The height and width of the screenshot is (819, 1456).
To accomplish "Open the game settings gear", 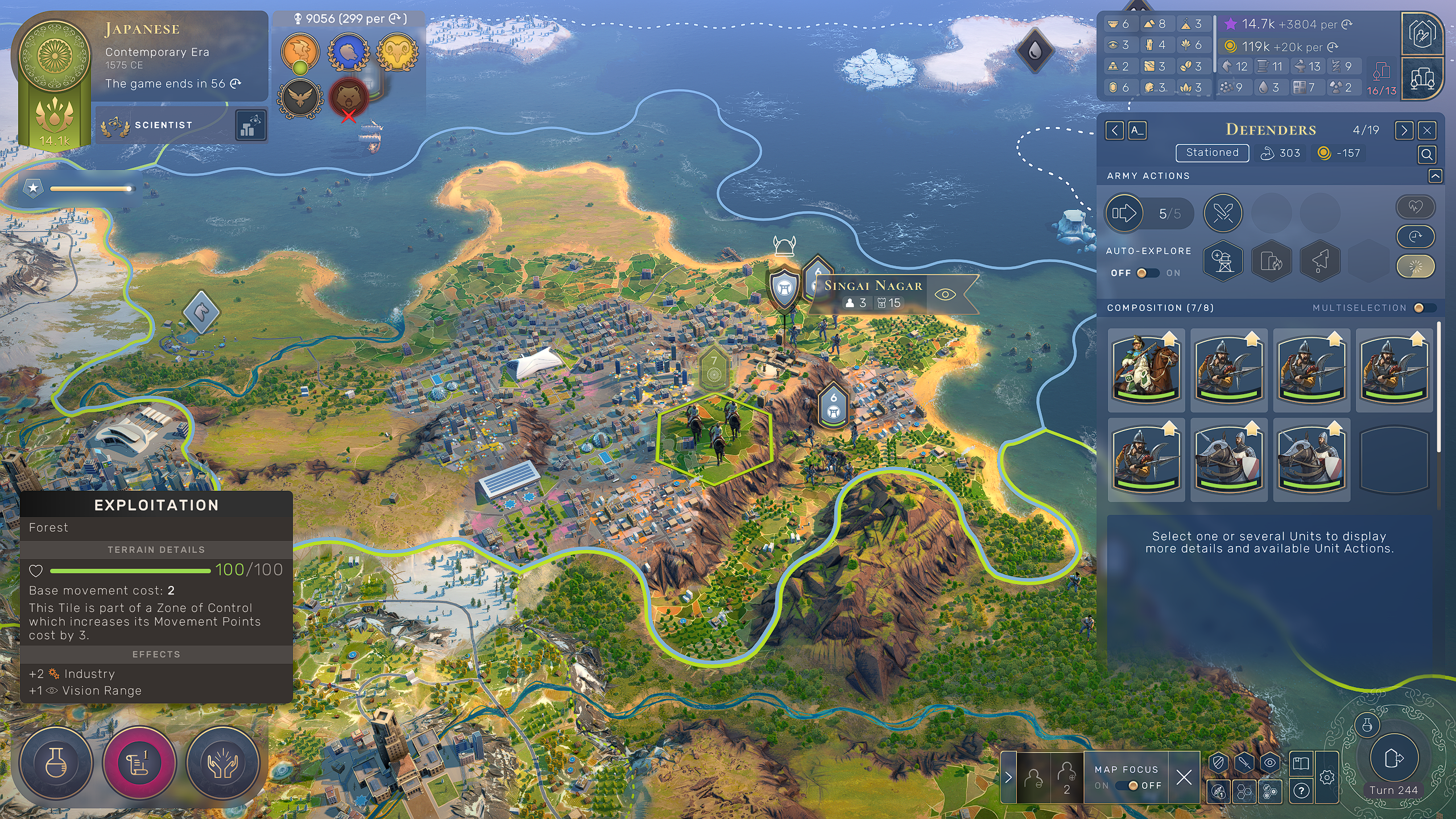I will [x=1327, y=777].
